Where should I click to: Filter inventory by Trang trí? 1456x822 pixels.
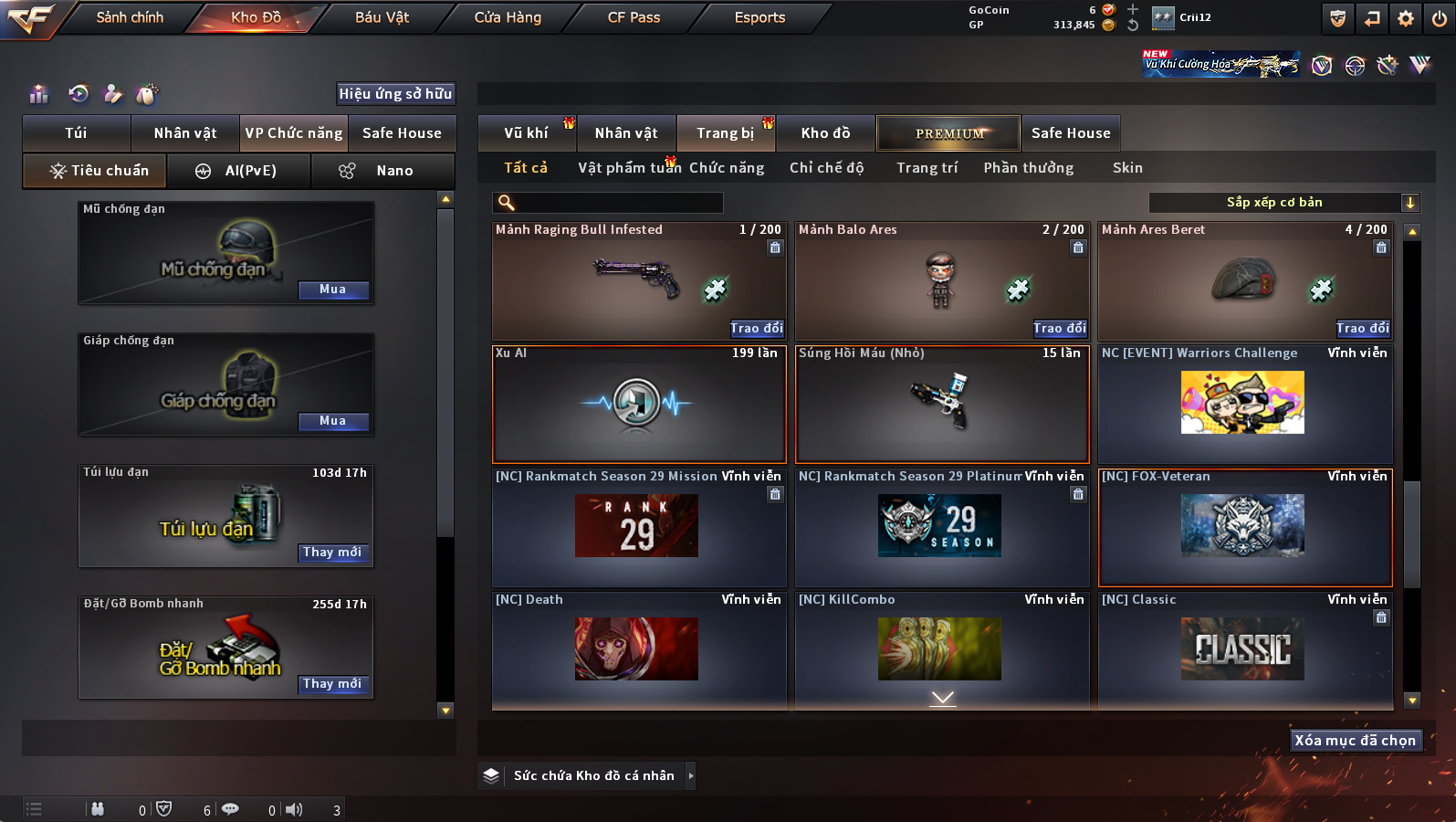click(927, 168)
